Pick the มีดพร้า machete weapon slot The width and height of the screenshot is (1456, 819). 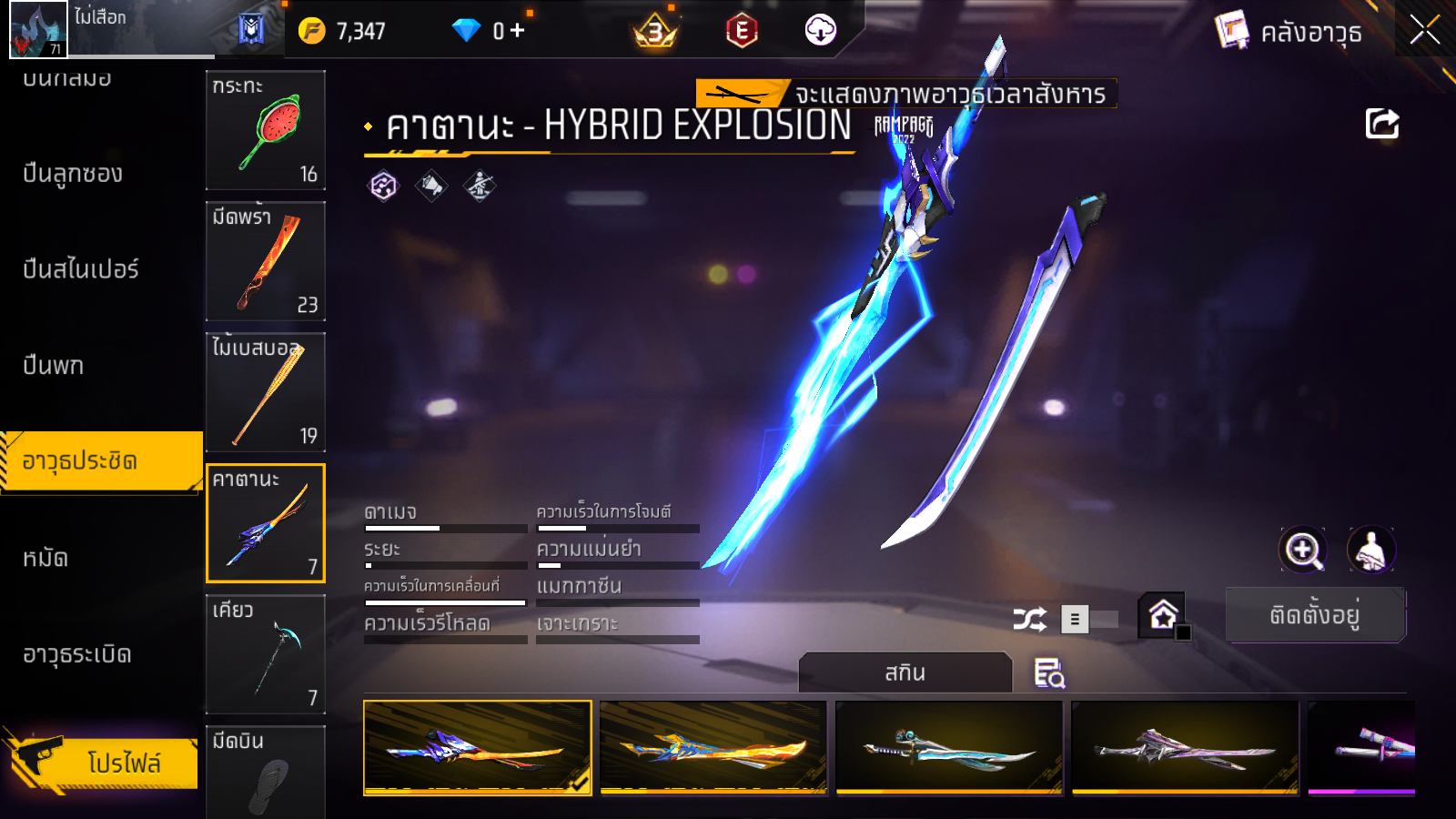pos(265,261)
